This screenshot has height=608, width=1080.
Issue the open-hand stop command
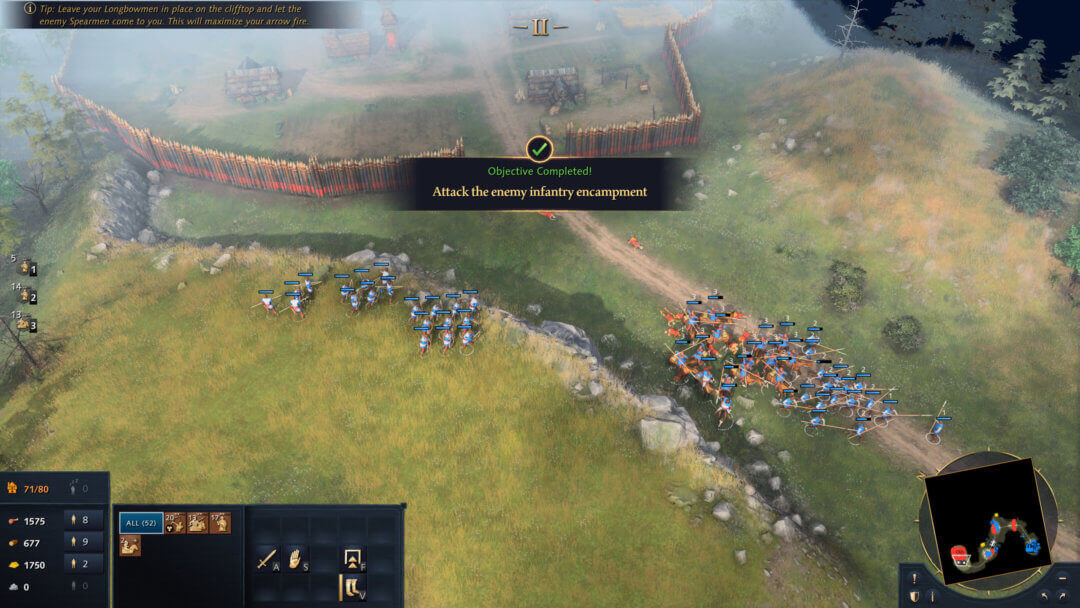pyautogui.click(x=295, y=558)
